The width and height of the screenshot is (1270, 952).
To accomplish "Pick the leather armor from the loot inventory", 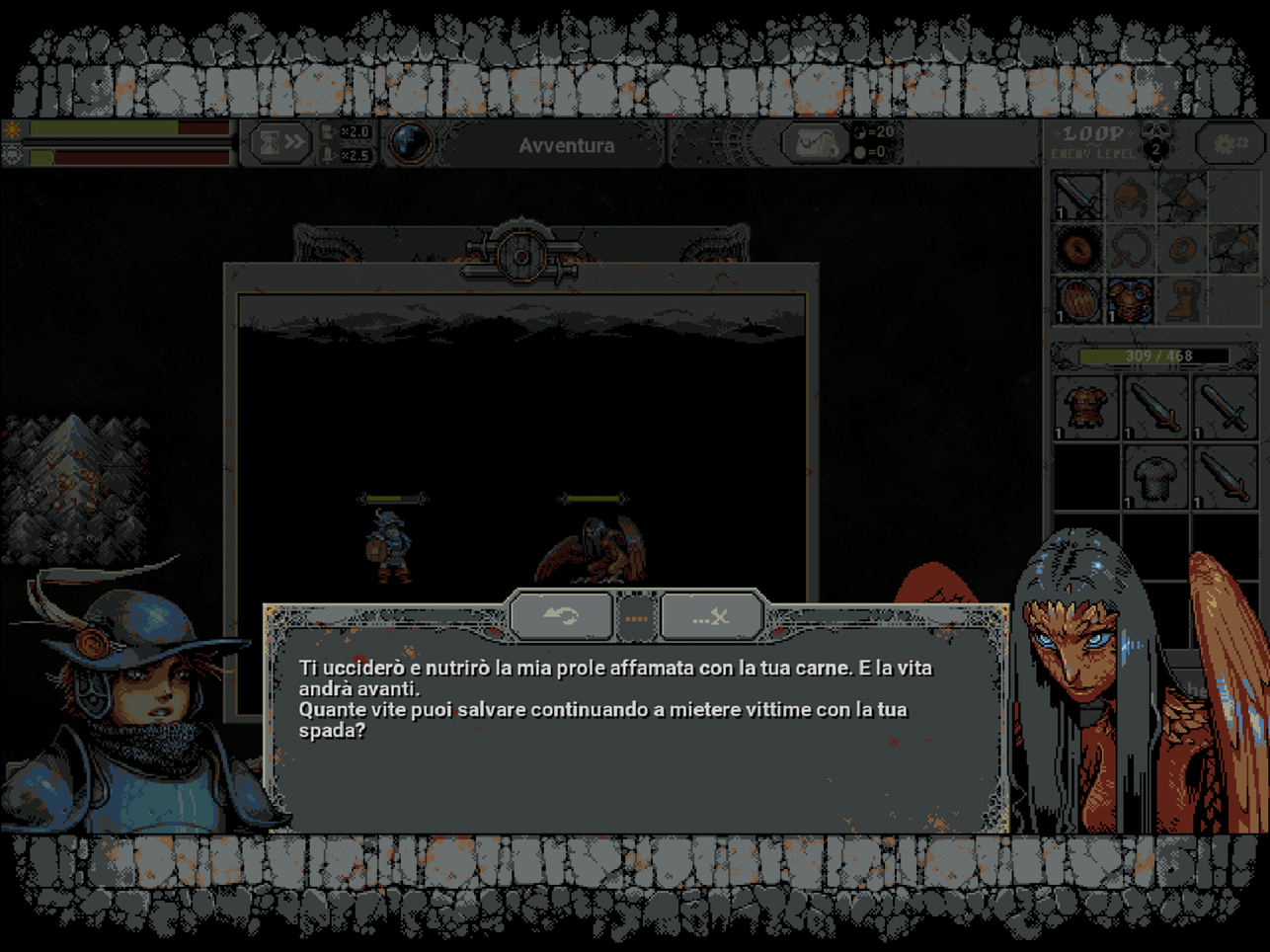I will coord(1085,407).
